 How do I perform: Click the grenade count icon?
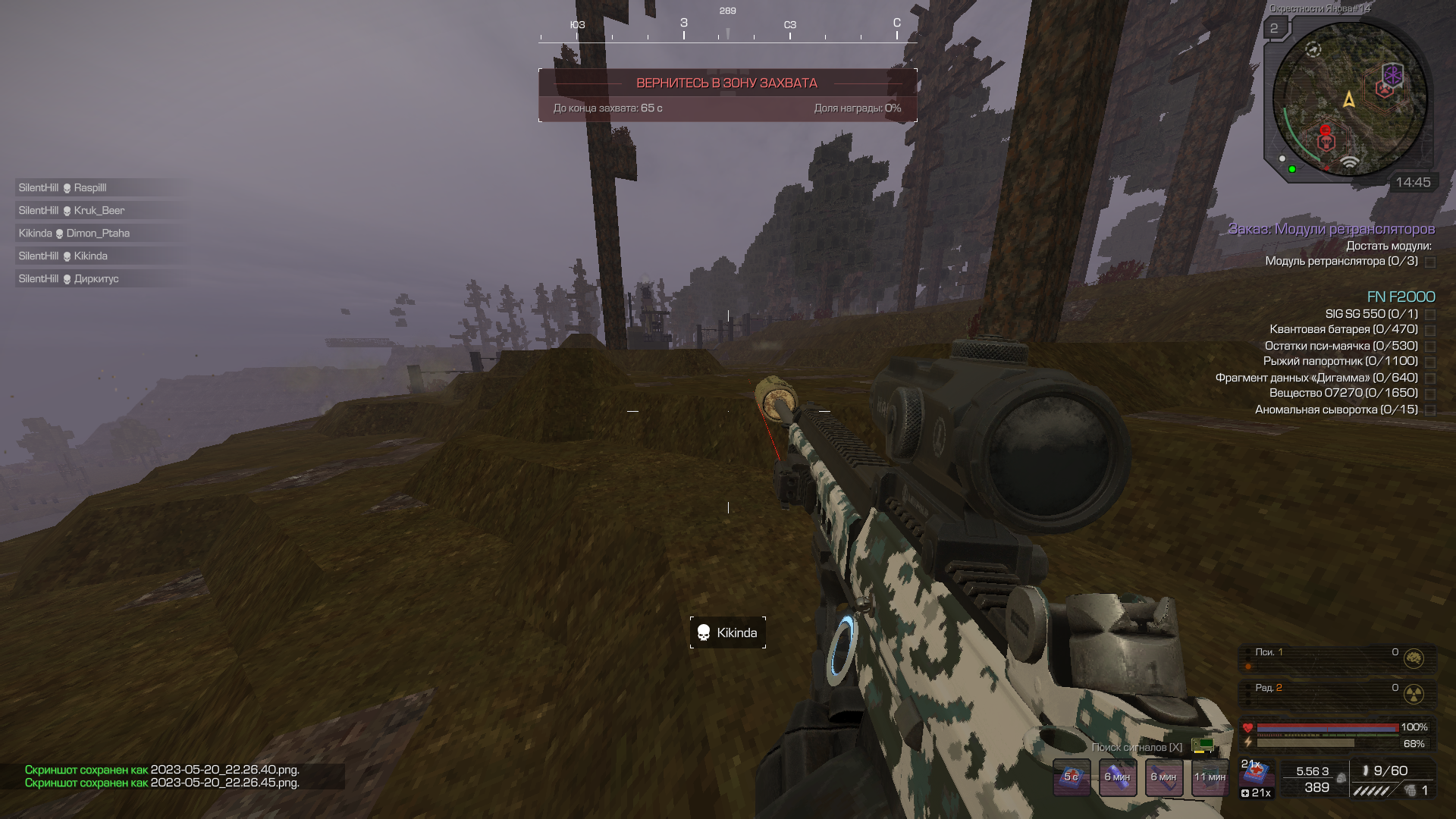click(x=1410, y=791)
